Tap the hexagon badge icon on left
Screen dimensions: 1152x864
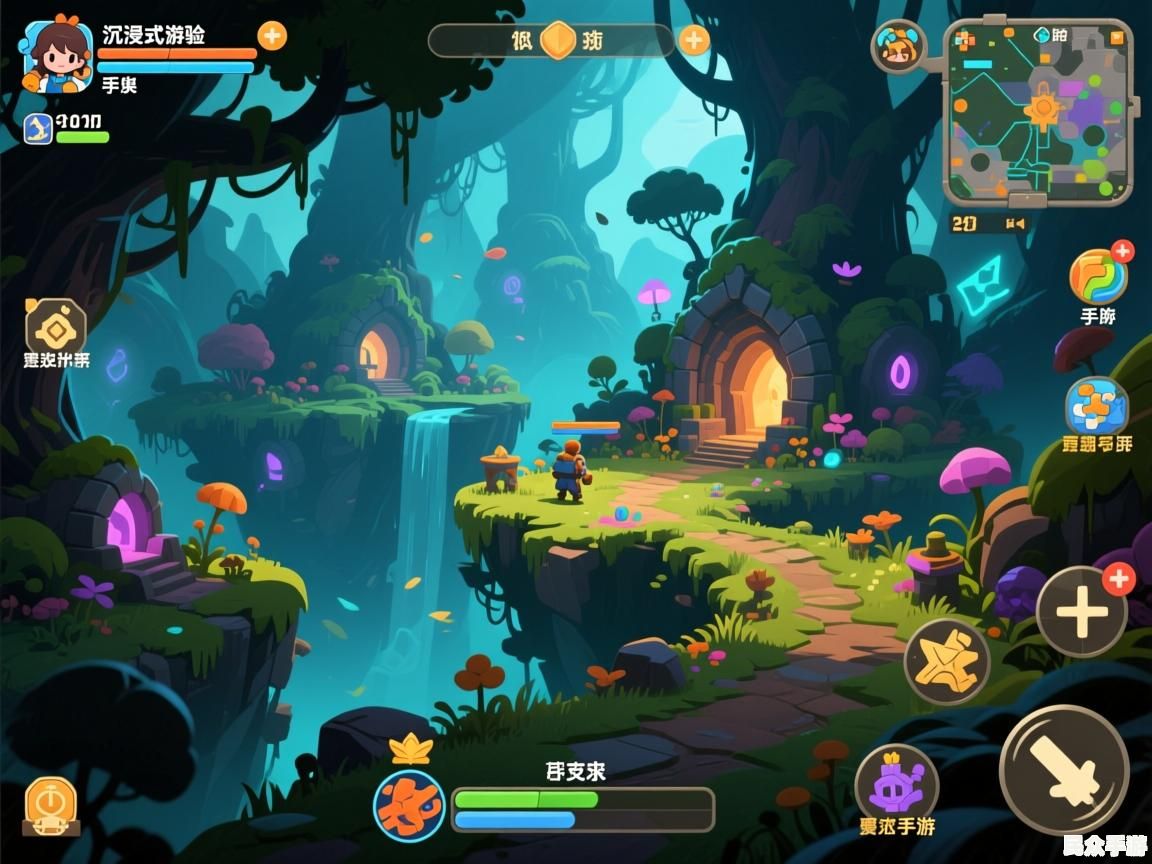[56, 326]
